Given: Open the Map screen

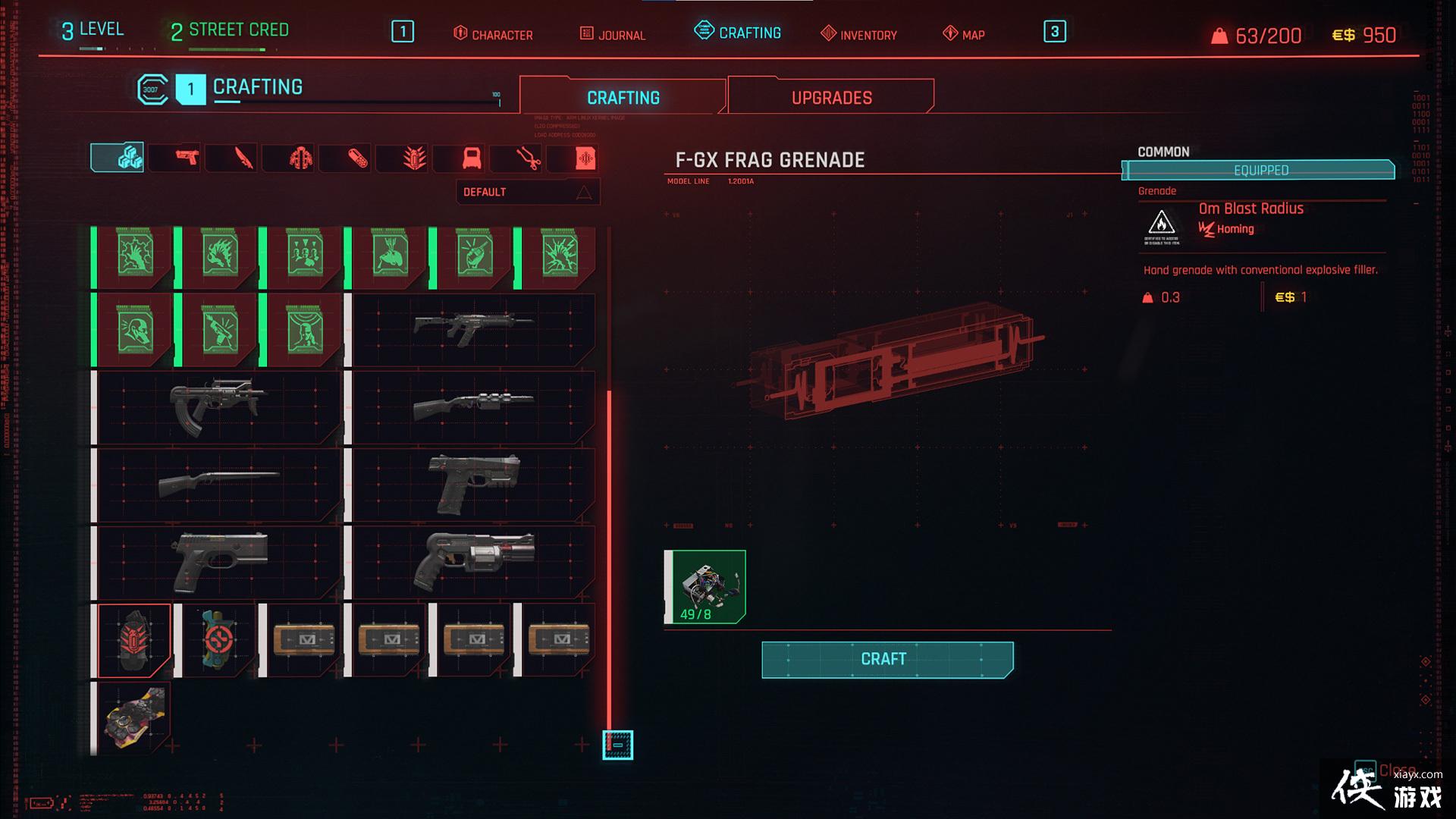Looking at the screenshot, I should point(964,34).
